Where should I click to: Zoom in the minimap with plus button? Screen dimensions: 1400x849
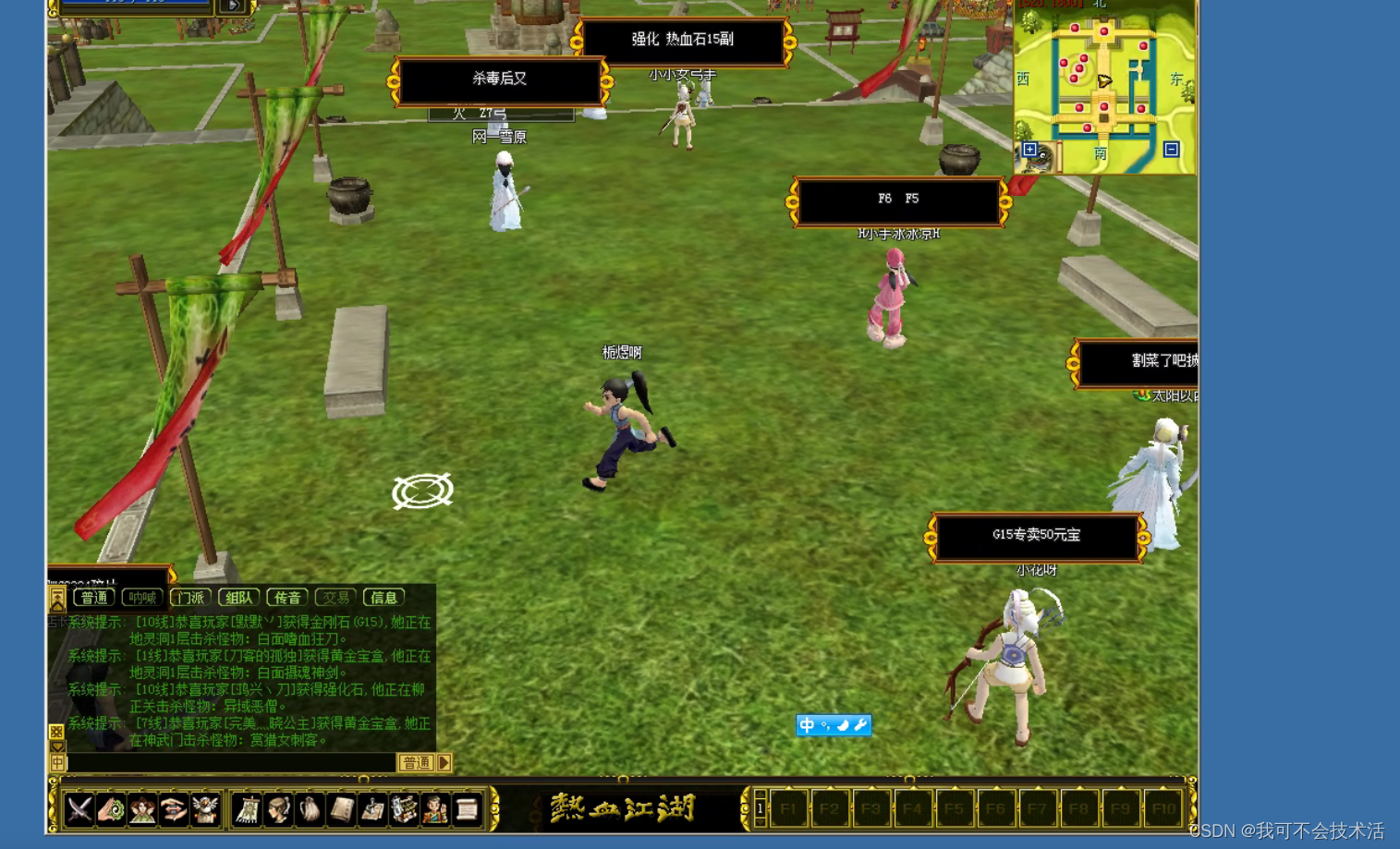[1030, 150]
